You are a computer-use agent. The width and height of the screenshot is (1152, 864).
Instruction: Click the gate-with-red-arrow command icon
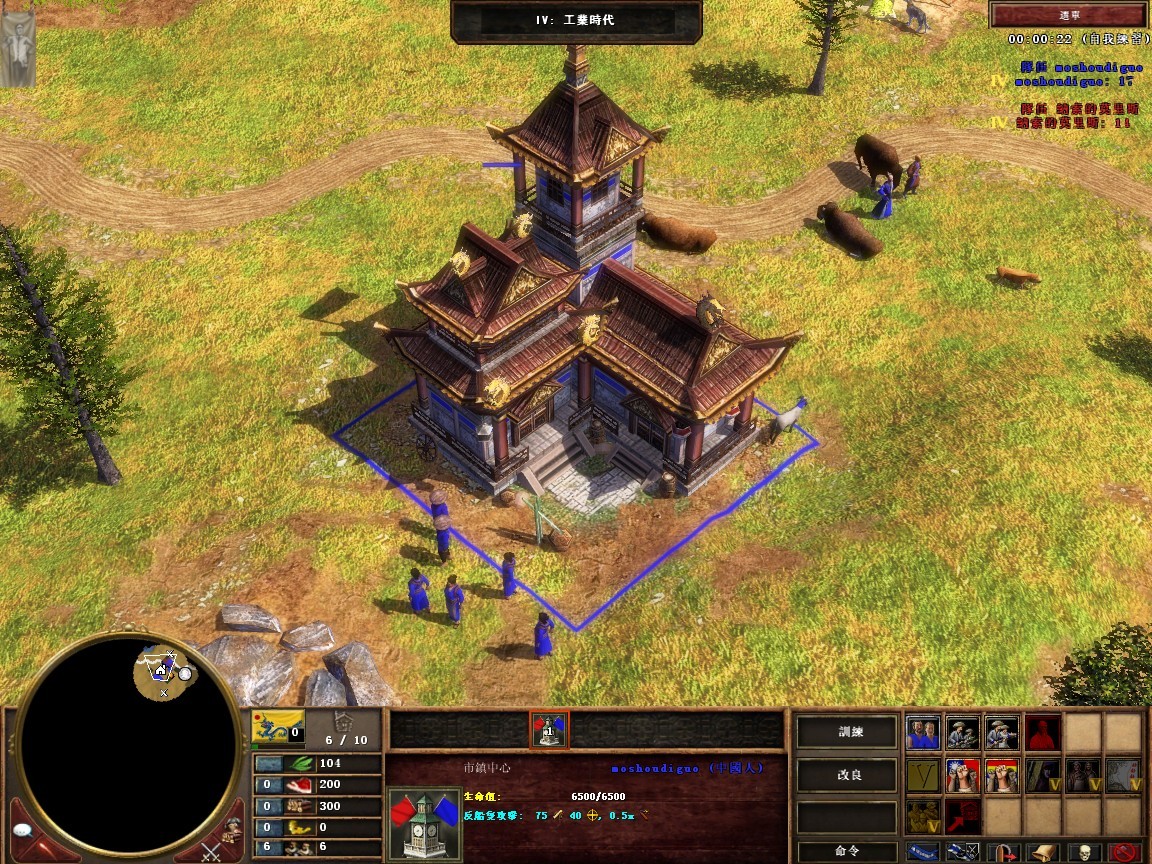coord(1001,852)
